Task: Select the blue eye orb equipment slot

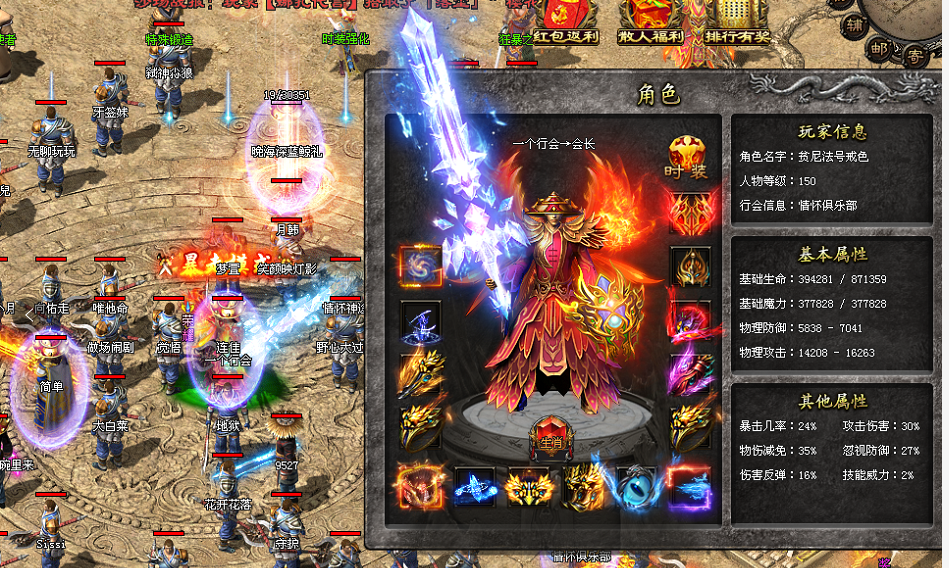Action: click(x=635, y=487)
